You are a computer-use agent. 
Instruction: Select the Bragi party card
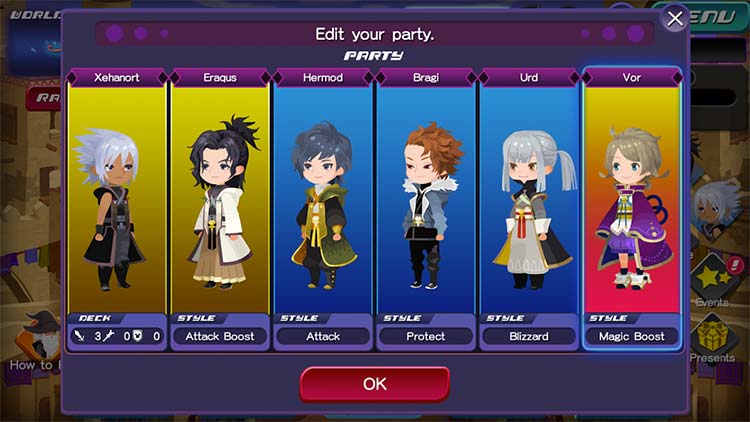point(426,200)
